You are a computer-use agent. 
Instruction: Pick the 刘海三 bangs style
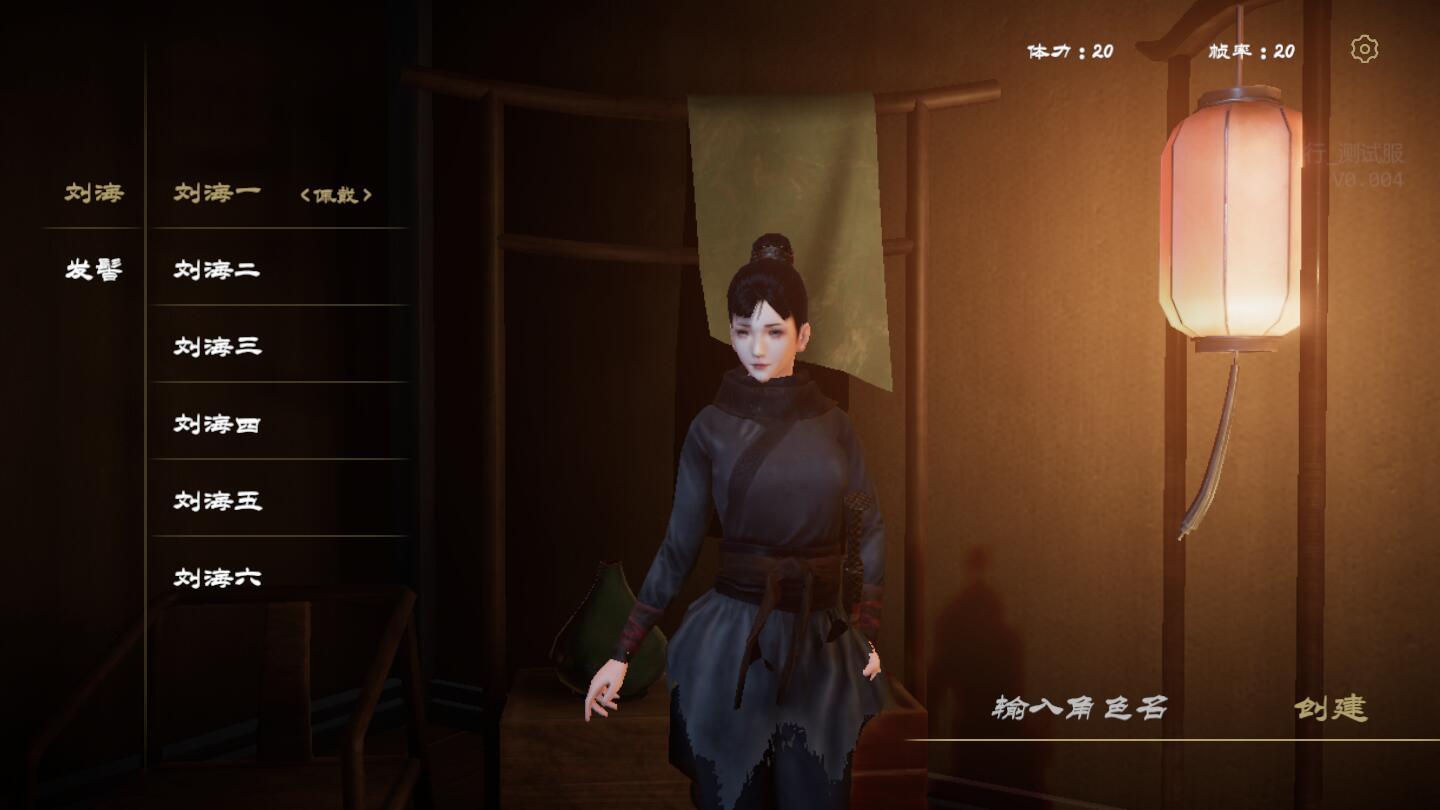click(218, 346)
